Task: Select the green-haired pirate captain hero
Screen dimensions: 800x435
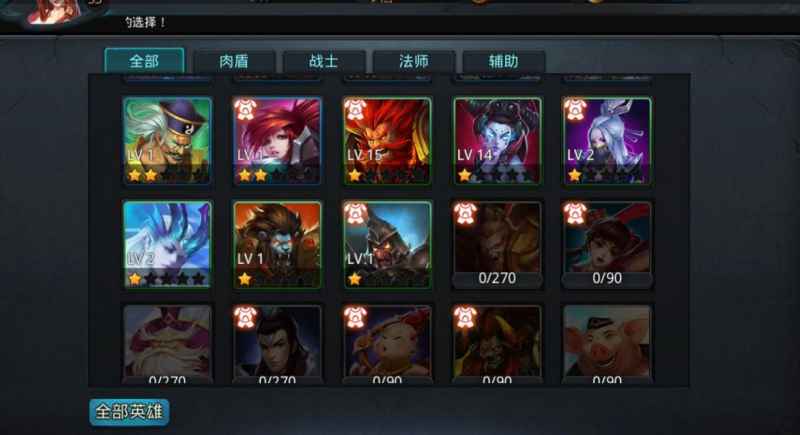Action: click(167, 140)
